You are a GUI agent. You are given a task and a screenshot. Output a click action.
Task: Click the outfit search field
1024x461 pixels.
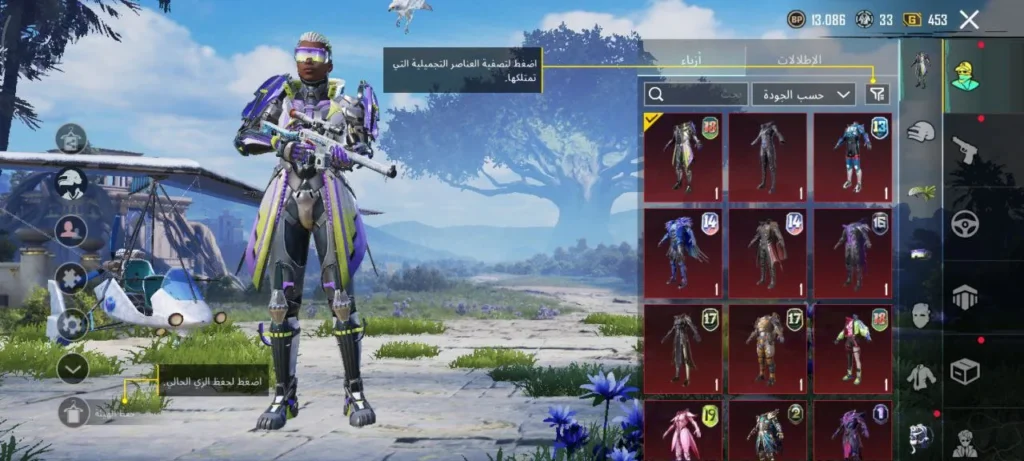click(695, 94)
